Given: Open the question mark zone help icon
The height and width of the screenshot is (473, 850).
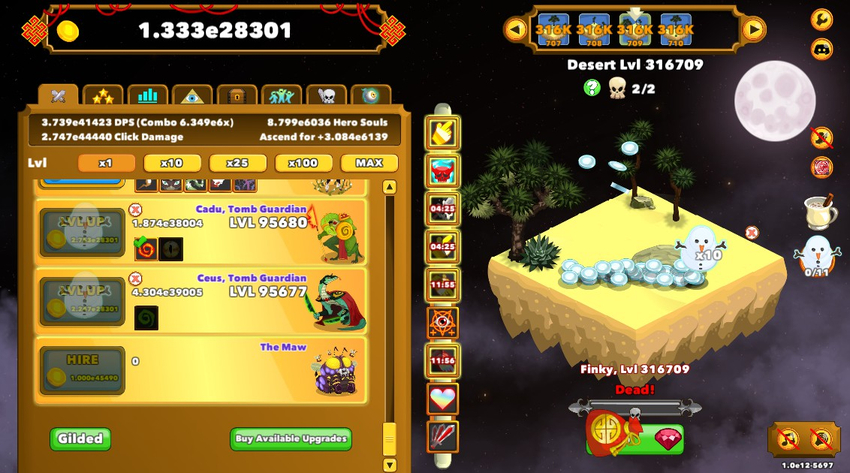Looking at the screenshot, I should click(x=591, y=88).
